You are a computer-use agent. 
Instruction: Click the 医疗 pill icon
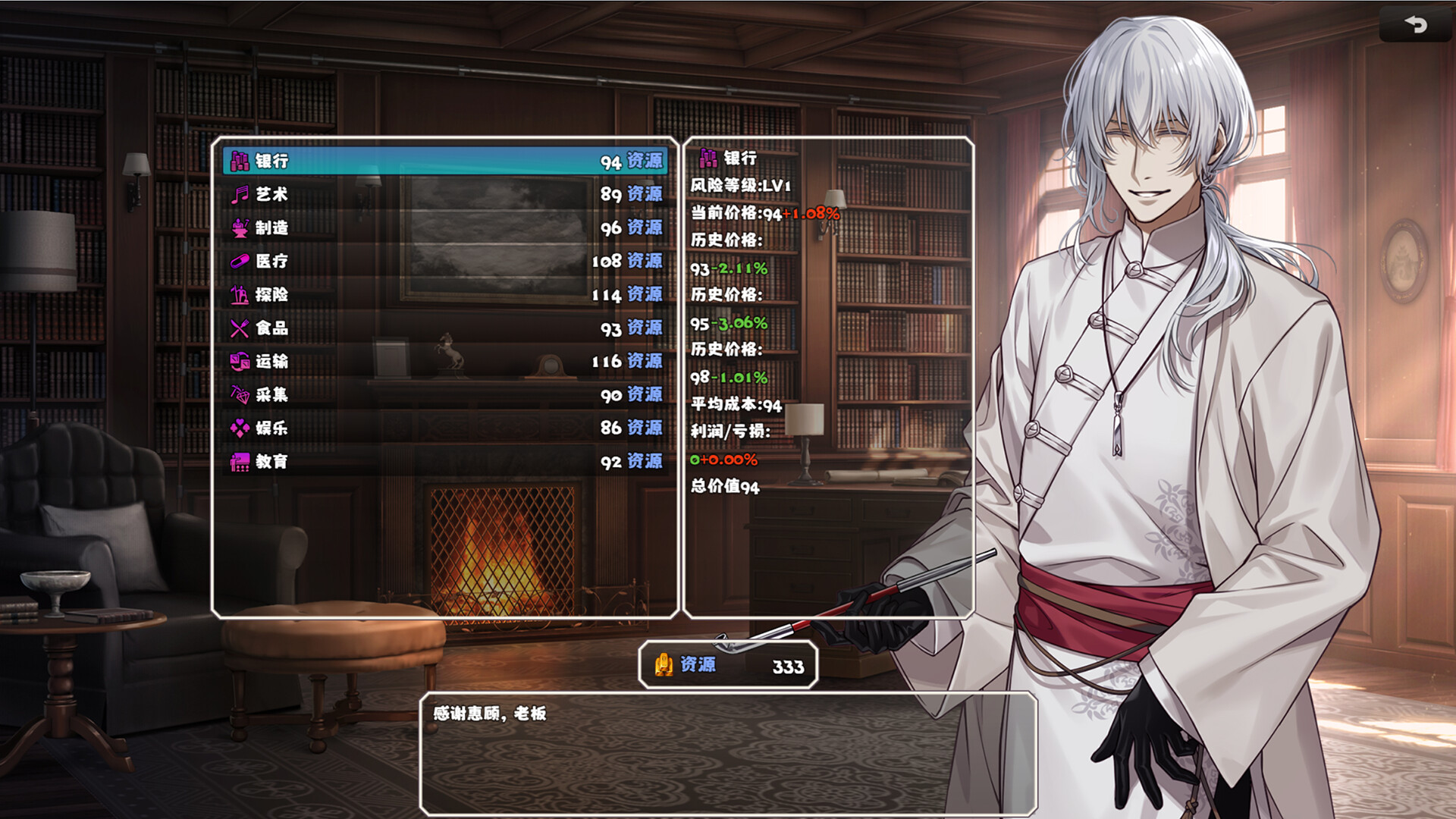click(239, 262)
